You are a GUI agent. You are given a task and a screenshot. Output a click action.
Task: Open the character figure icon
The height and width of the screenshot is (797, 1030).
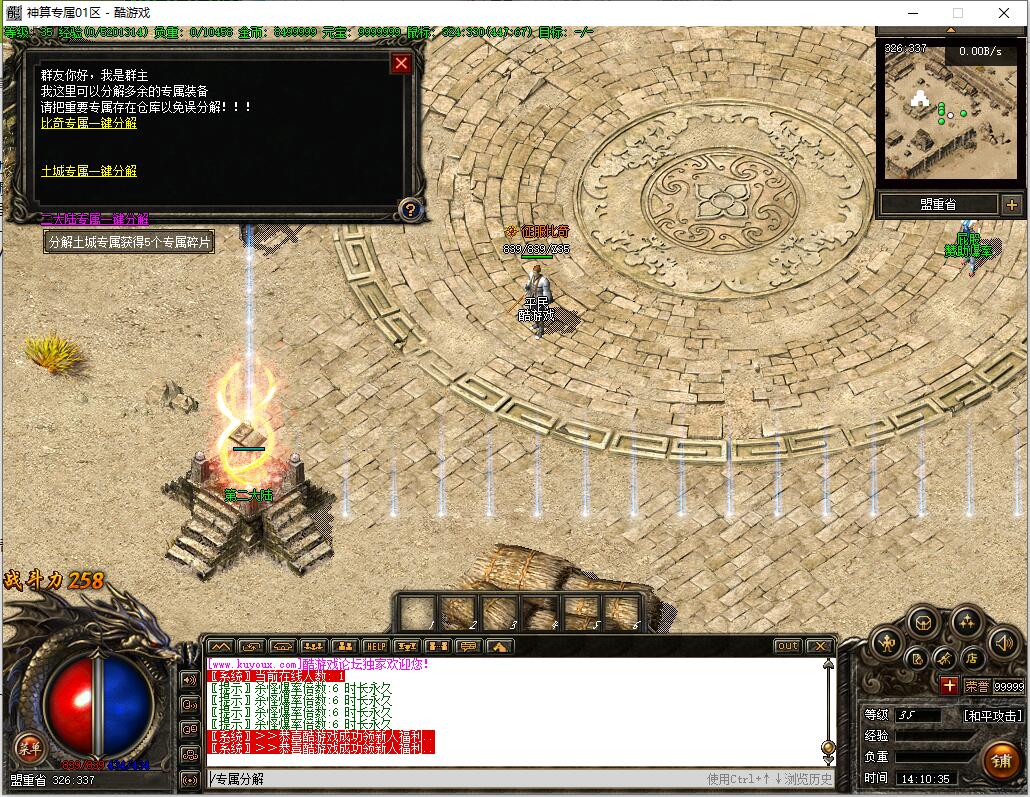(x=887, y=643)
